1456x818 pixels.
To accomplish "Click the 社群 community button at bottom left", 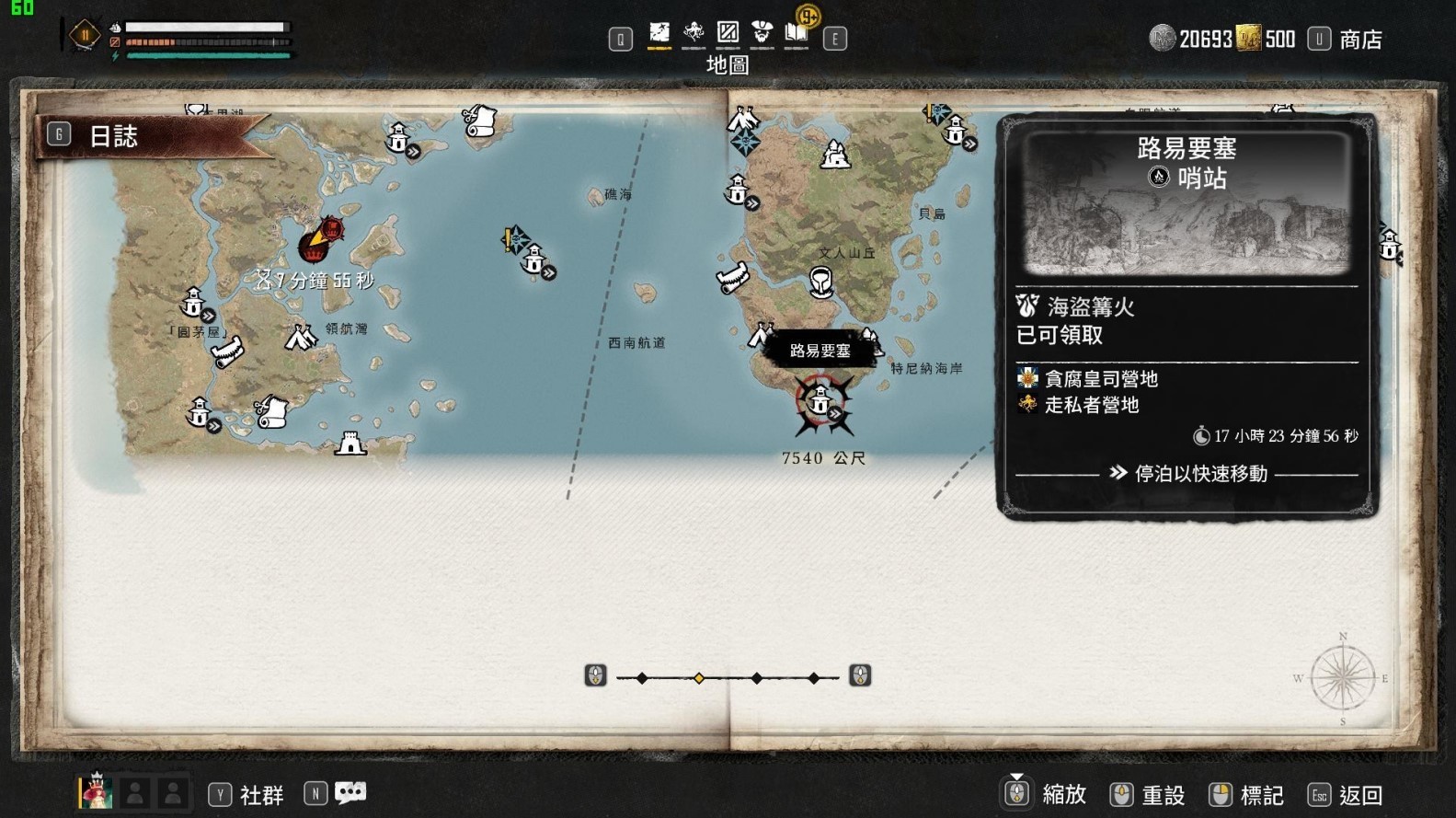I will (x=264, y=793).
